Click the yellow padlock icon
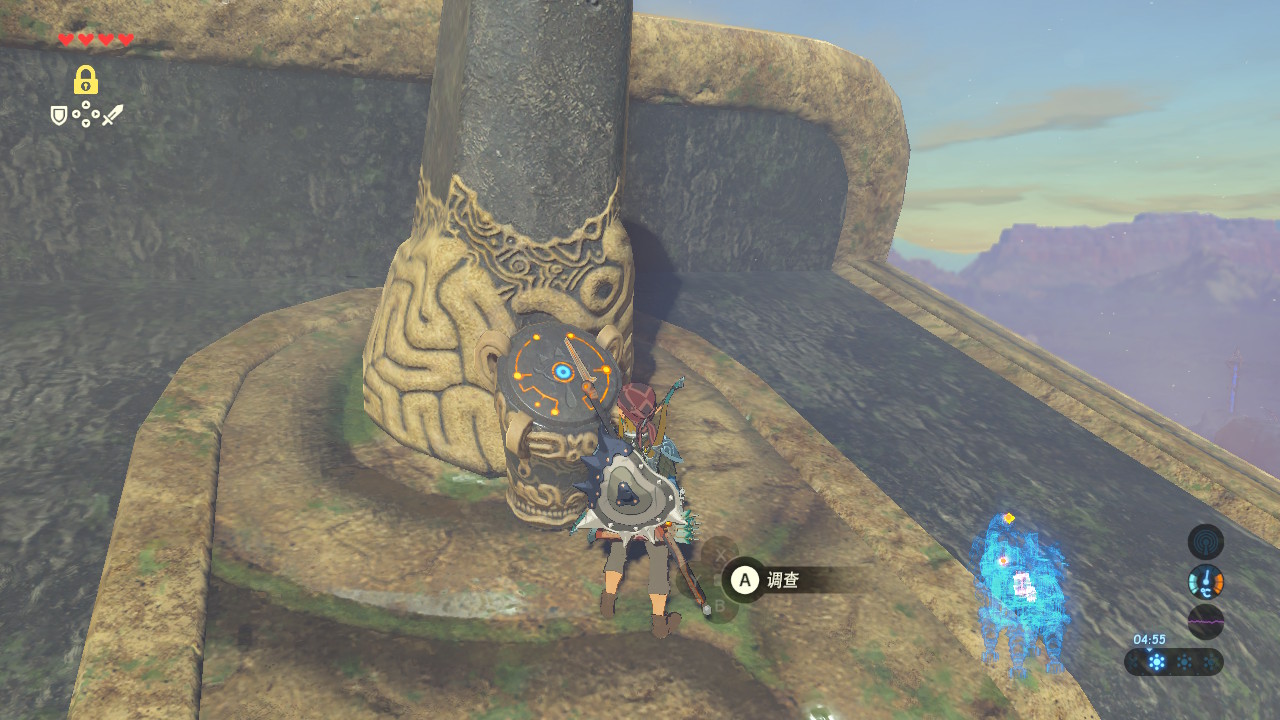The image size is (1280, 720). [86, 80]
